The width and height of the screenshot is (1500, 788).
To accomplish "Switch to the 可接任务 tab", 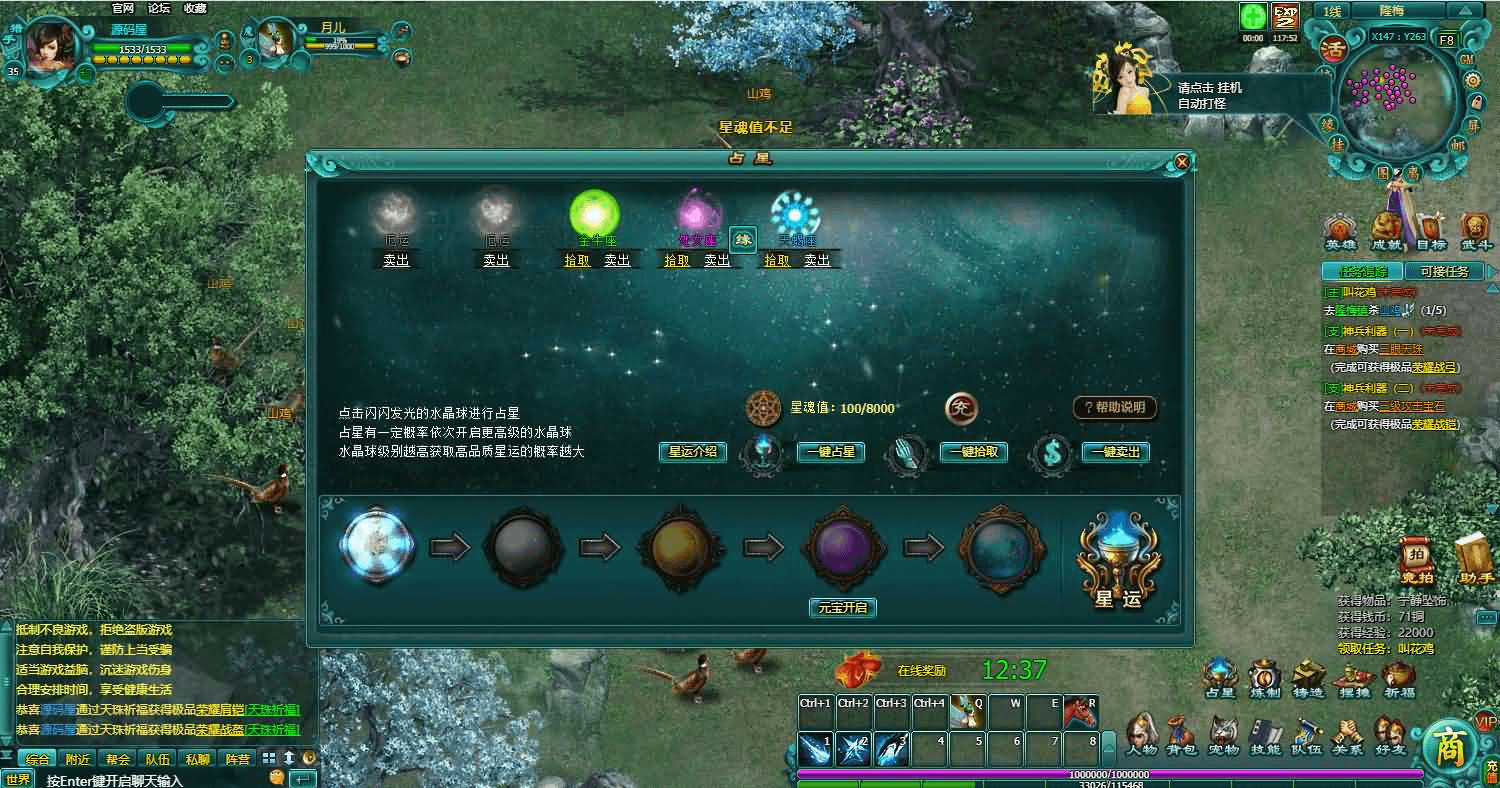I will 1443,271.
